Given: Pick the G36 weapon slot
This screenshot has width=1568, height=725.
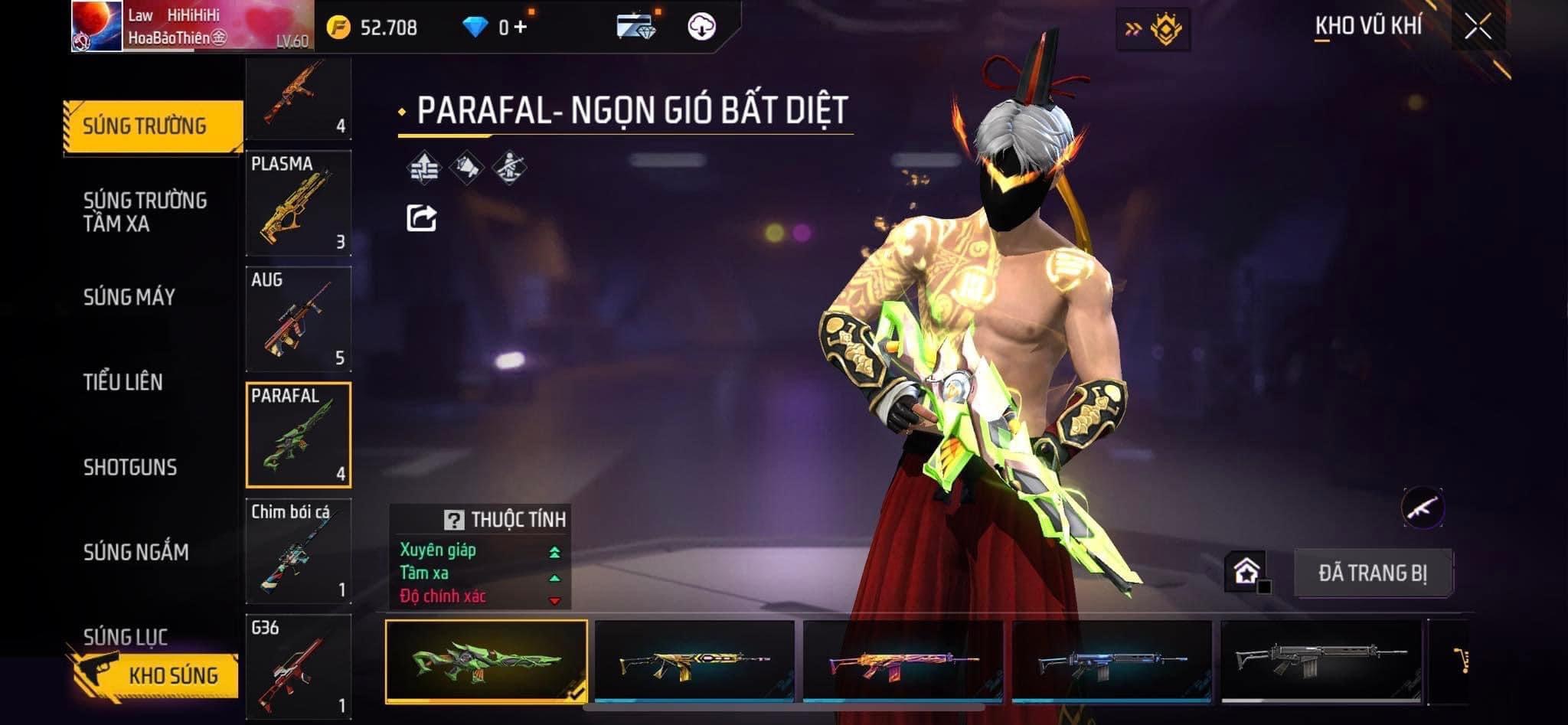Looking at the screenshot, I should [299, 666].
